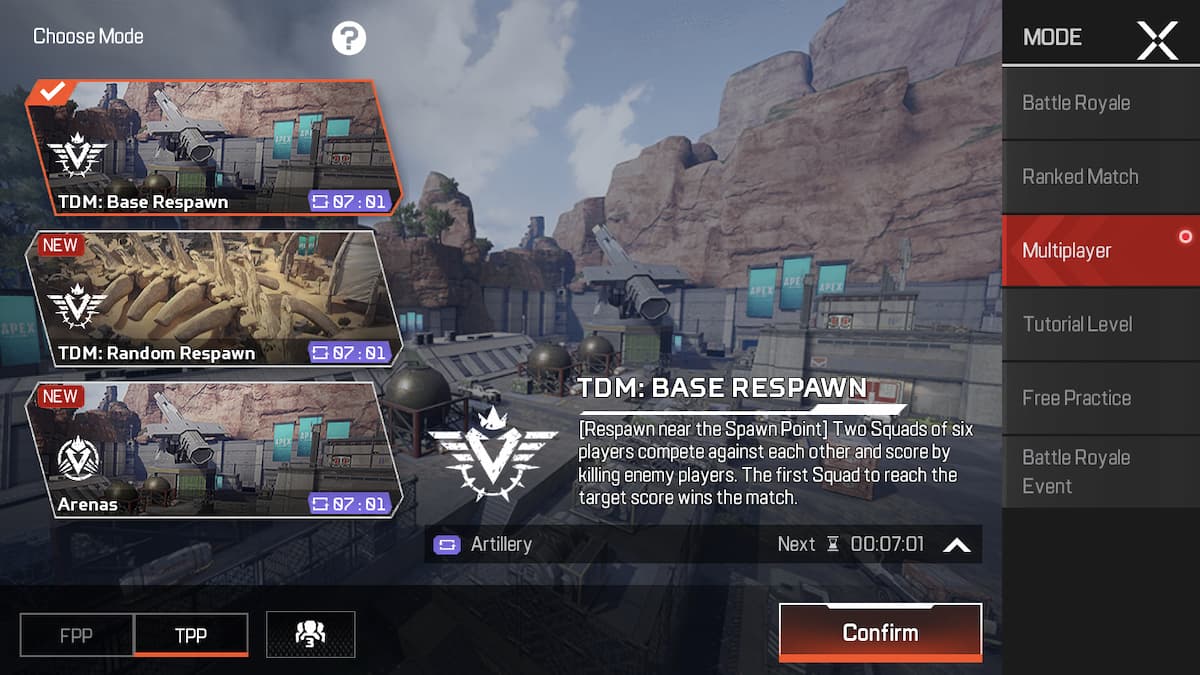This screenshot has width=1200, height=675.
Task: Open the squad size selector icon
Action: click(310, 634)
